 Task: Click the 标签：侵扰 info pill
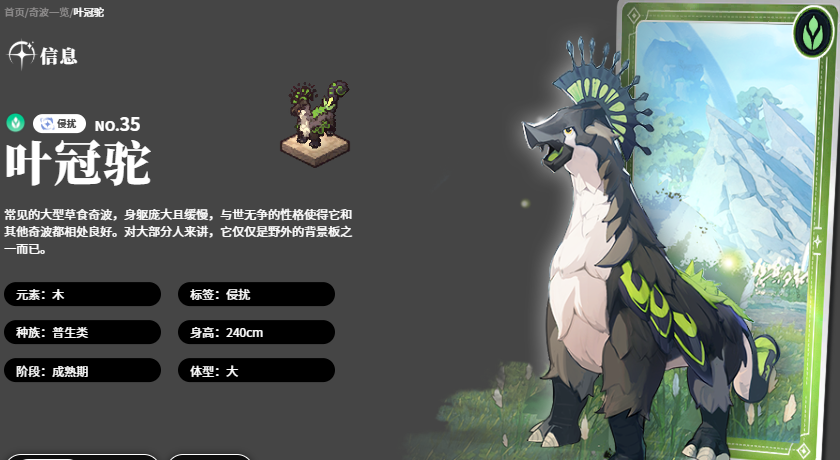[255, 294]
